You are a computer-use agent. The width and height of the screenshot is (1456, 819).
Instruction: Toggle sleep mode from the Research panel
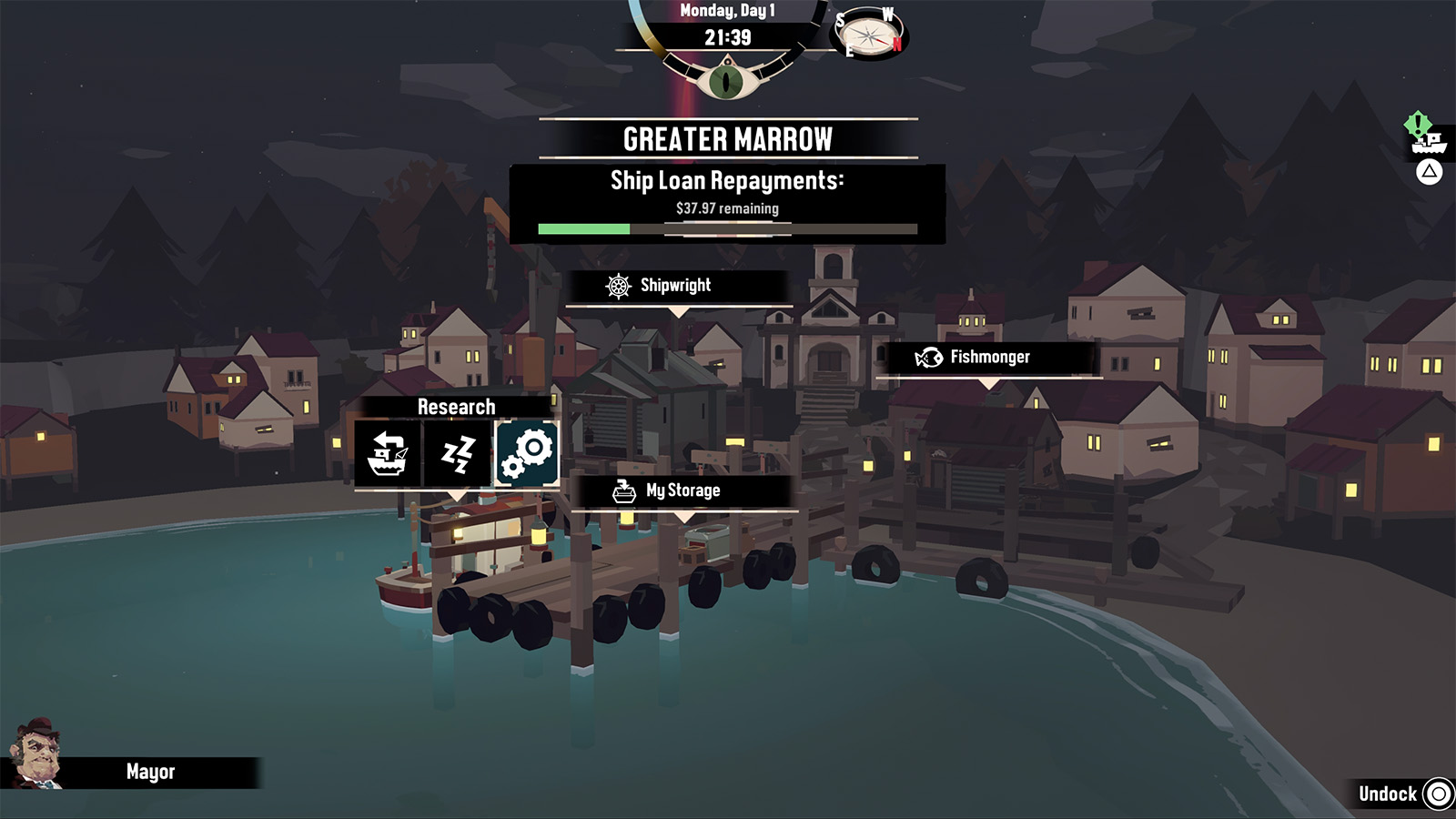[x=457, y=452]
